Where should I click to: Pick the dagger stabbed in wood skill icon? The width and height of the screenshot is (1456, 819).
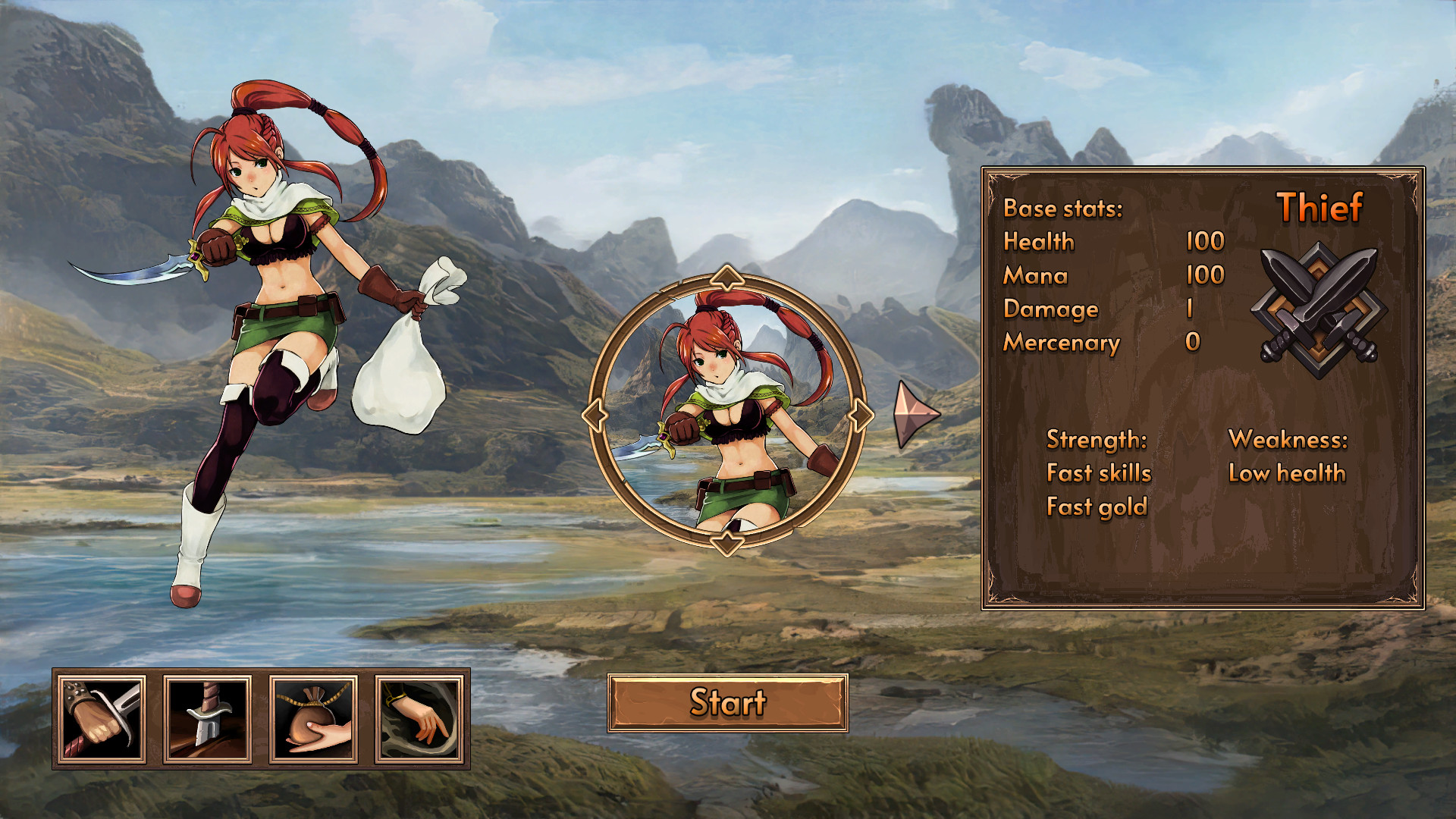coord(208,719)
